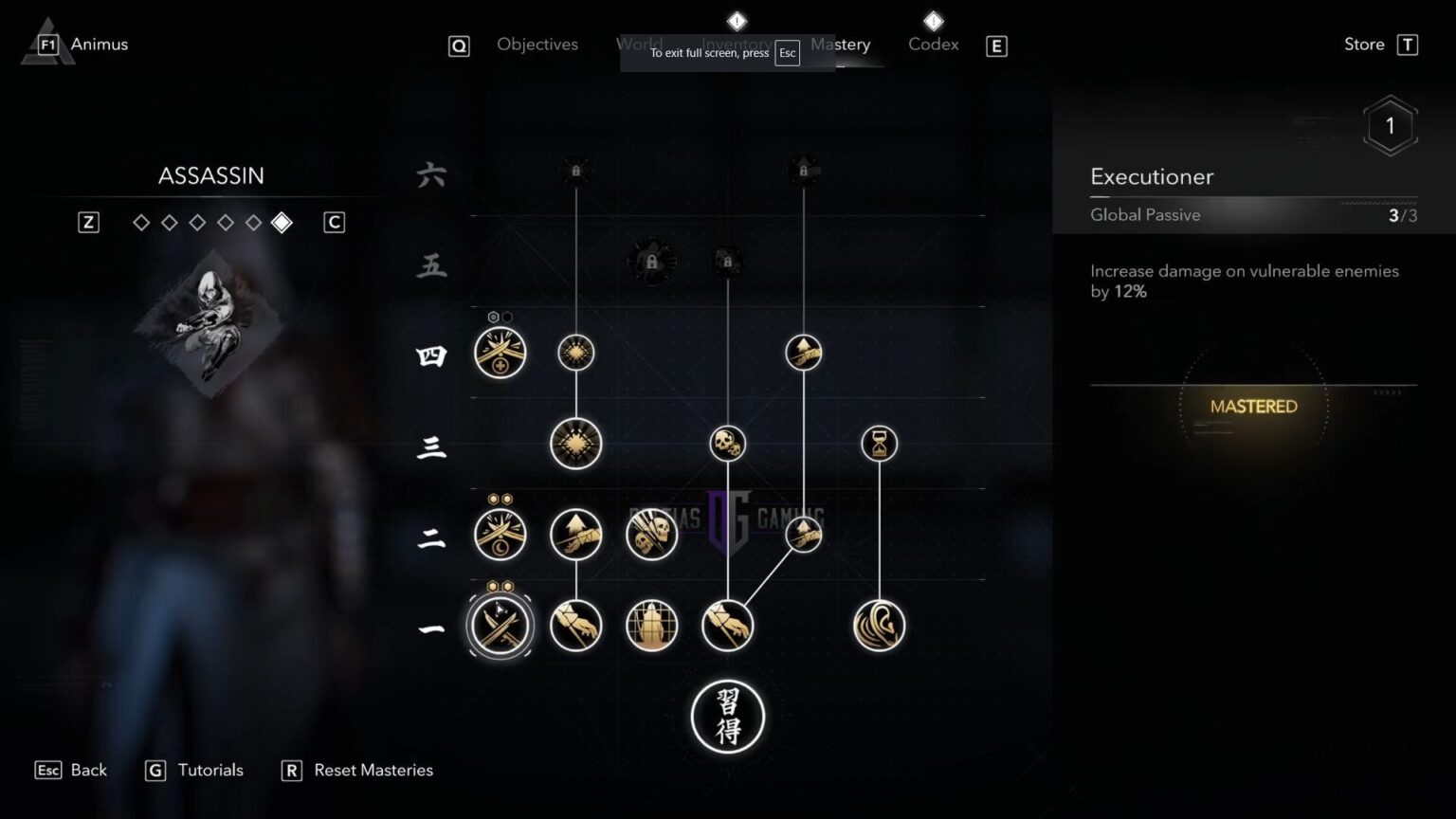Click the locked hexagon node at tier five

coord(651,261)
